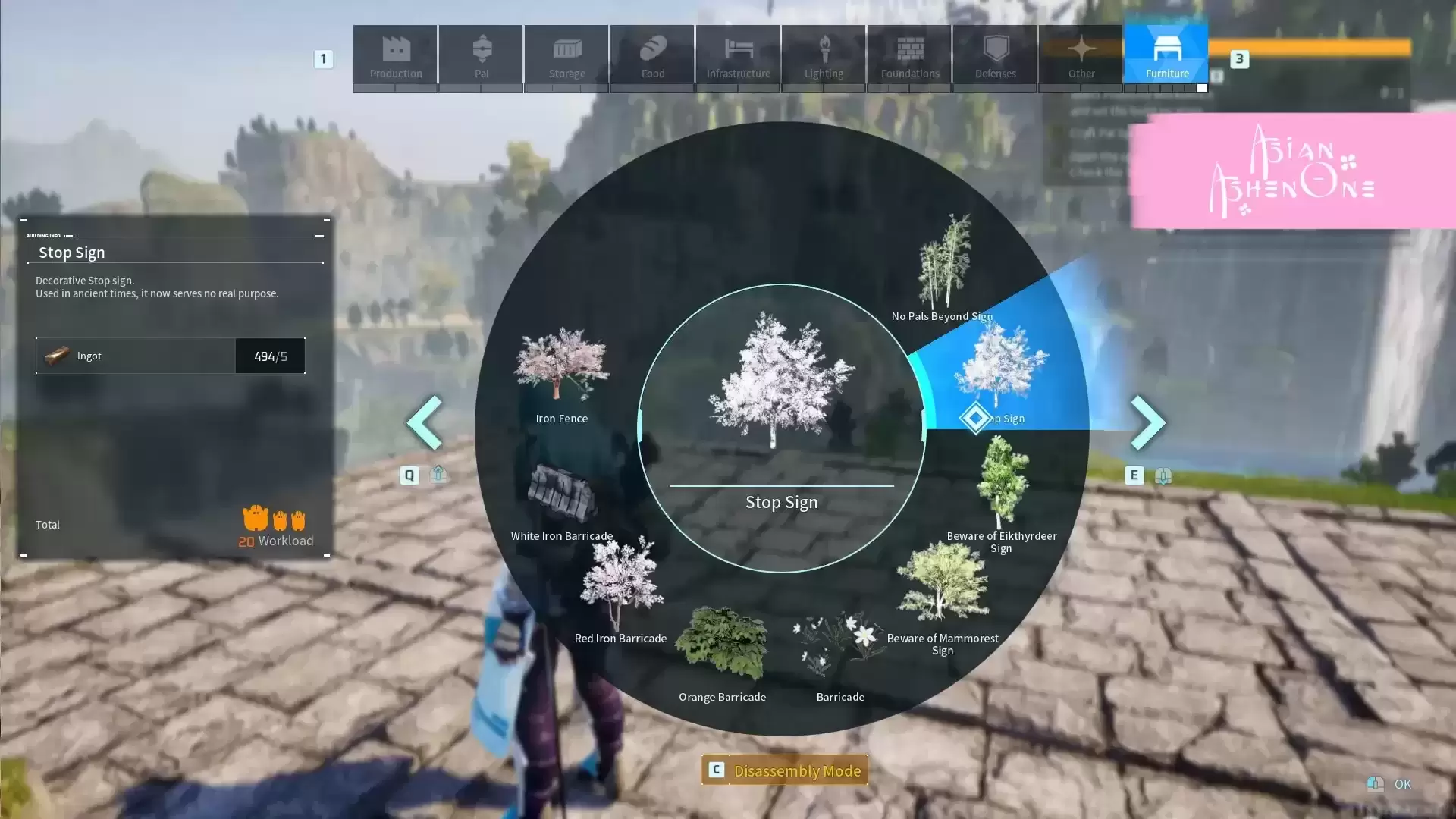Choose the Lighting category
Screen dimensions: 1456x819
click(824, 54)
